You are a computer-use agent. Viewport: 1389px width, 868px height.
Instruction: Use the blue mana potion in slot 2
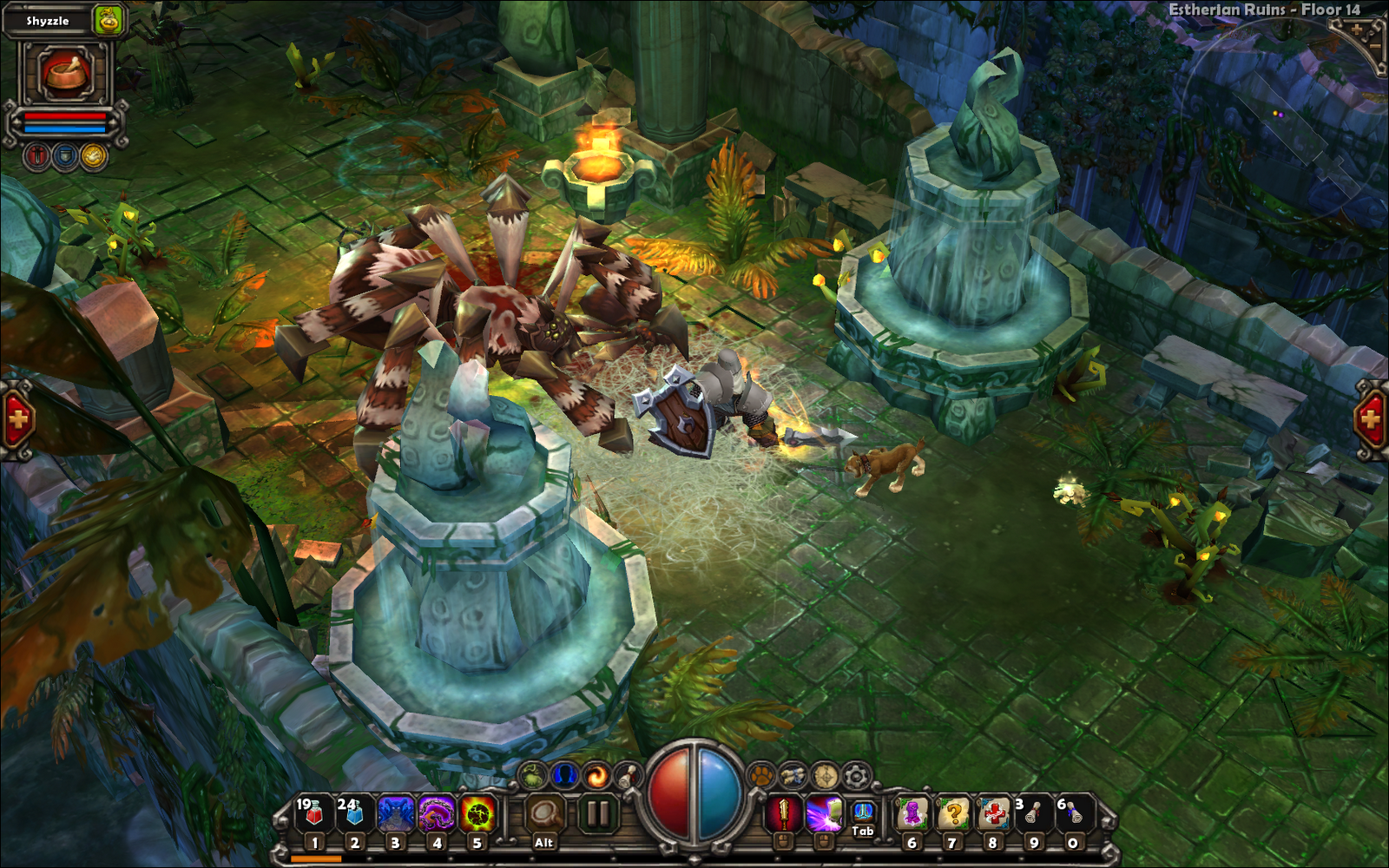(353, 814)
